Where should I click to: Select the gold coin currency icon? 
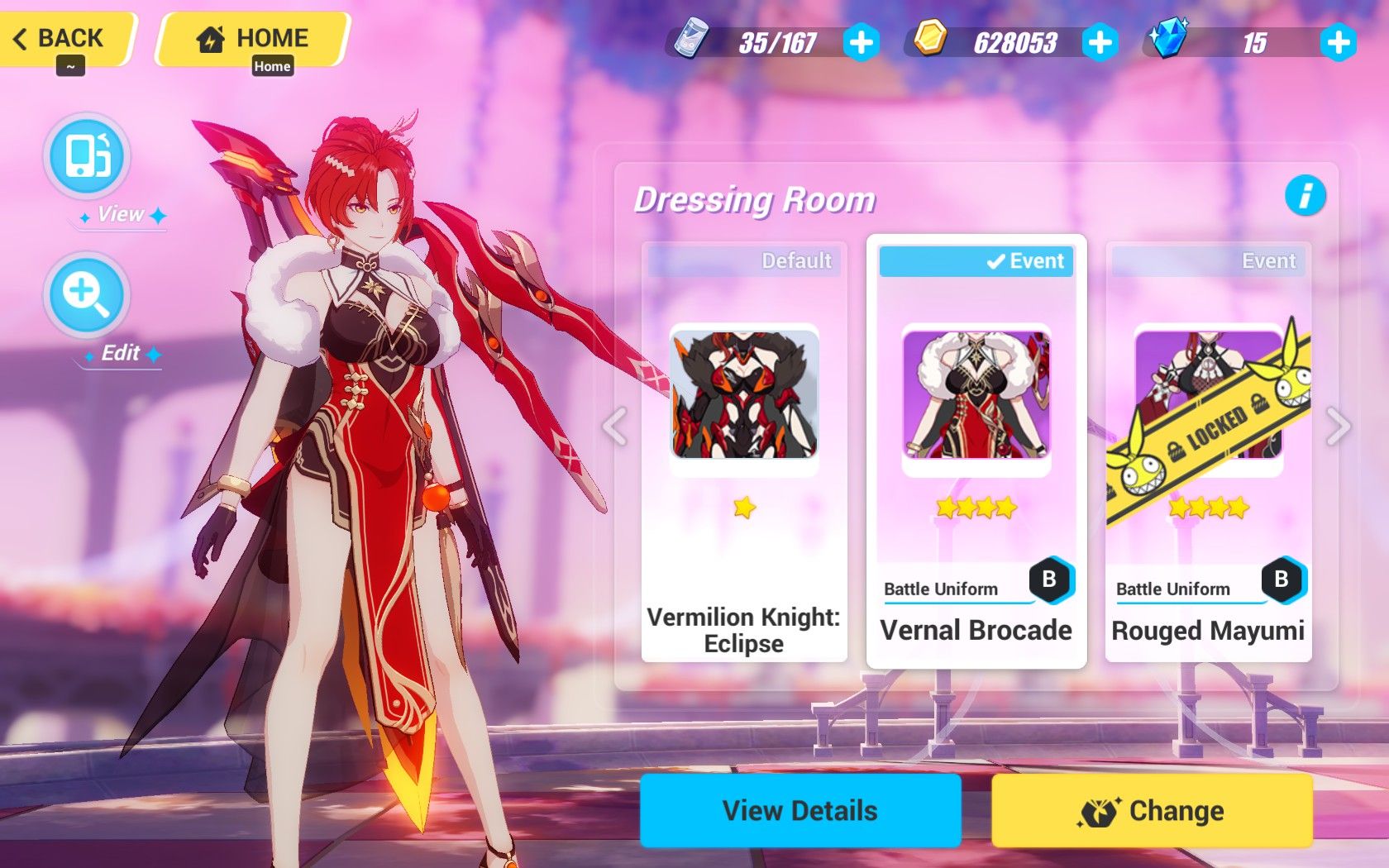point(930,40)
